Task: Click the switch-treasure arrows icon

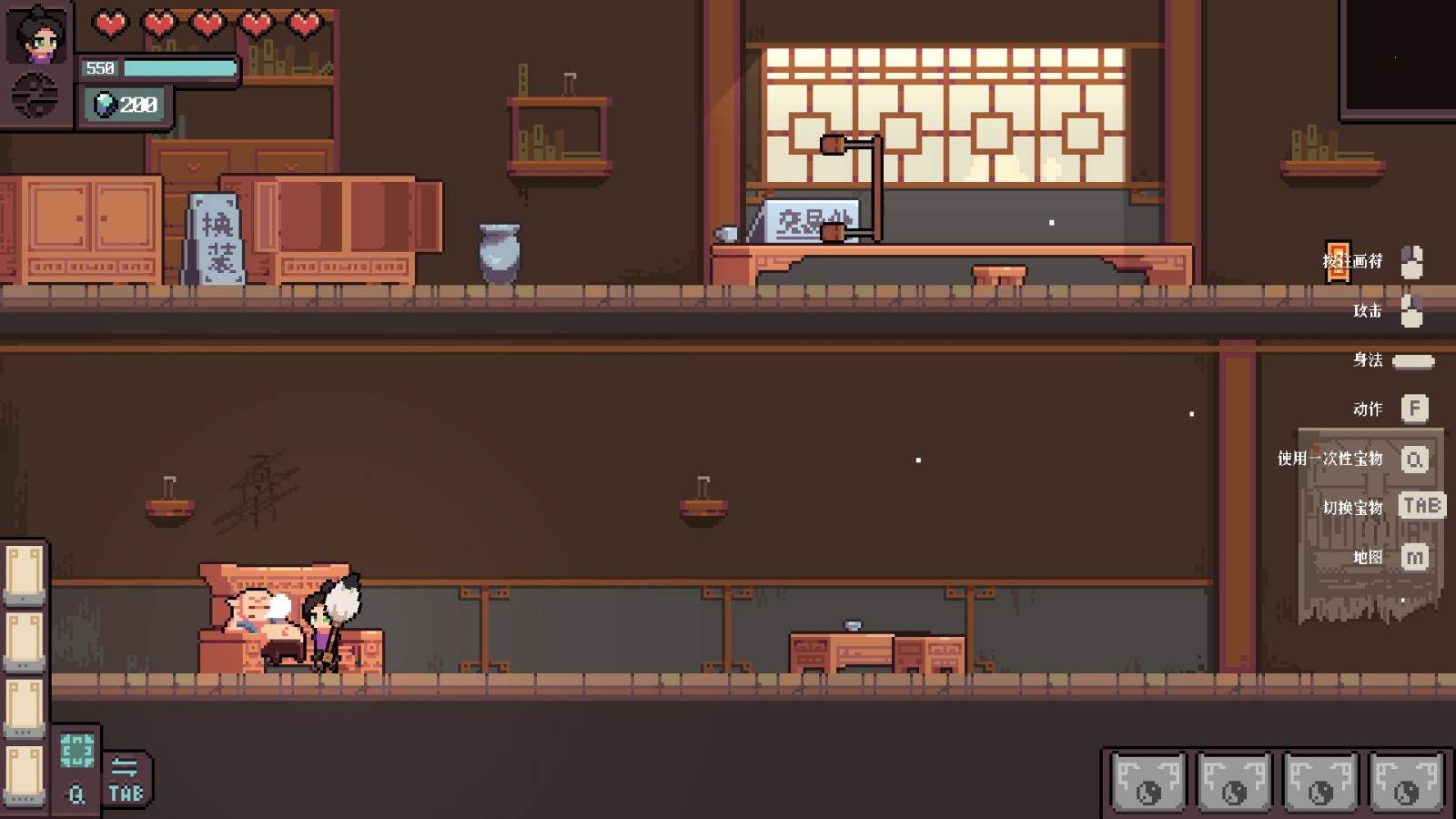Action: [x=125, y=767]
